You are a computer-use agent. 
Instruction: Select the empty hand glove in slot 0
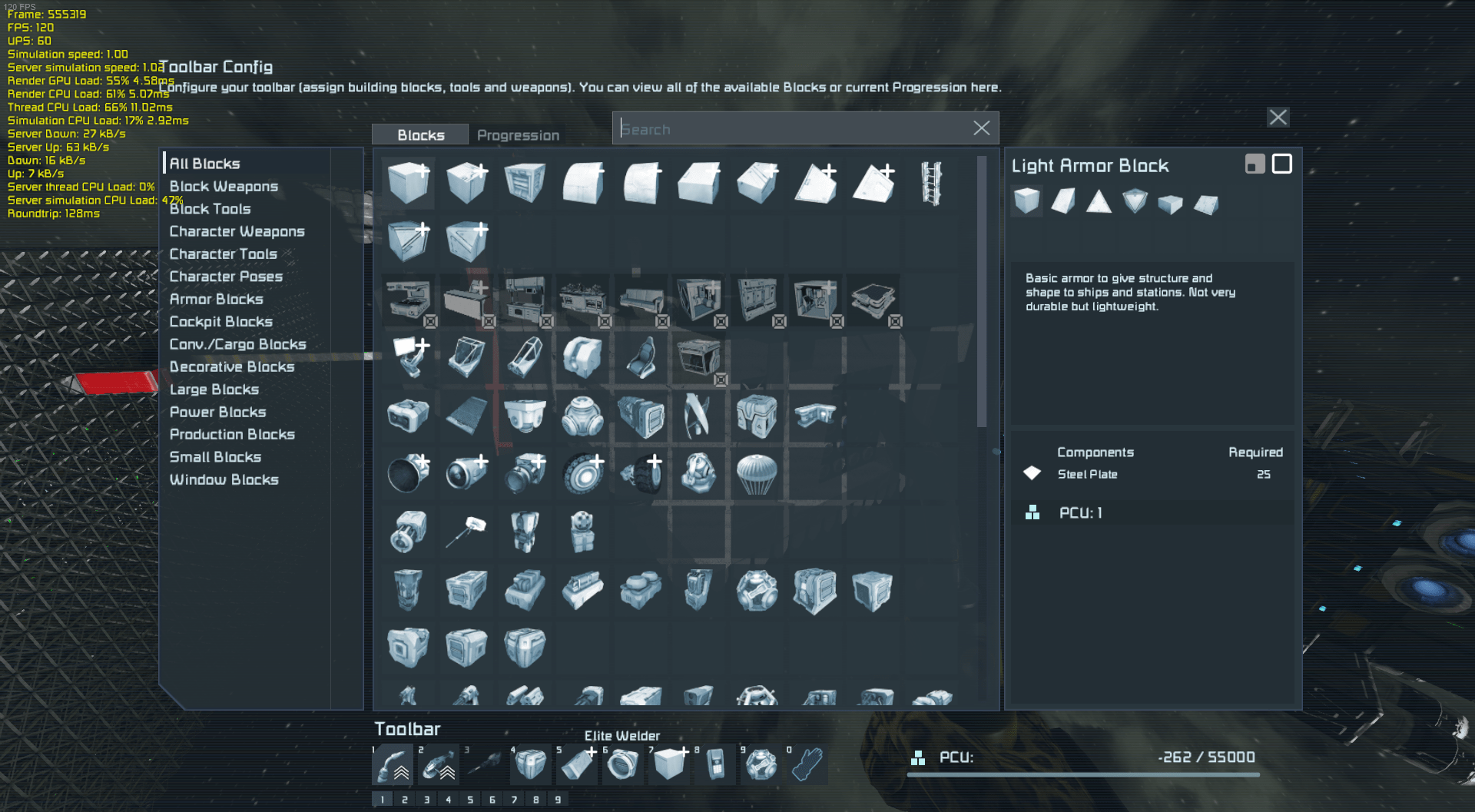point(806,764)
